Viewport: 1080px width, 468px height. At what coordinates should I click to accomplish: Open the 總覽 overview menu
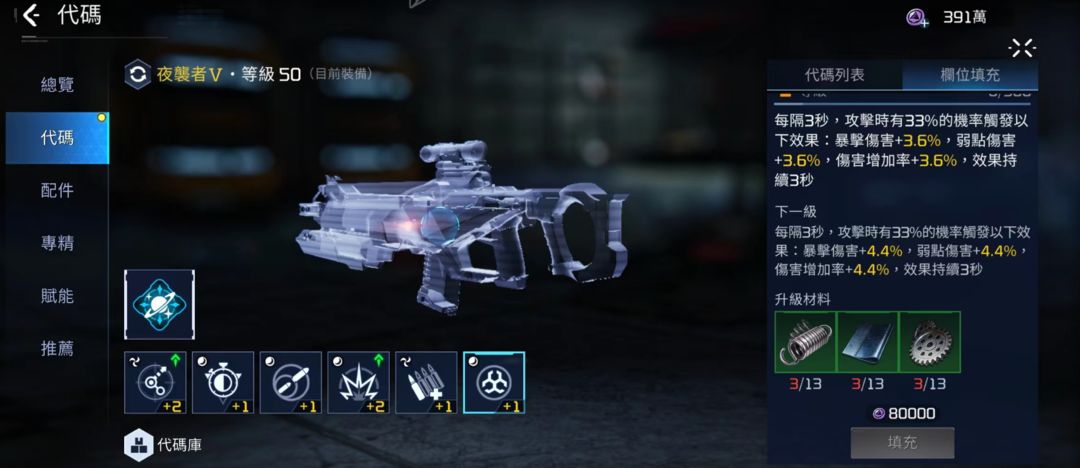57,85
